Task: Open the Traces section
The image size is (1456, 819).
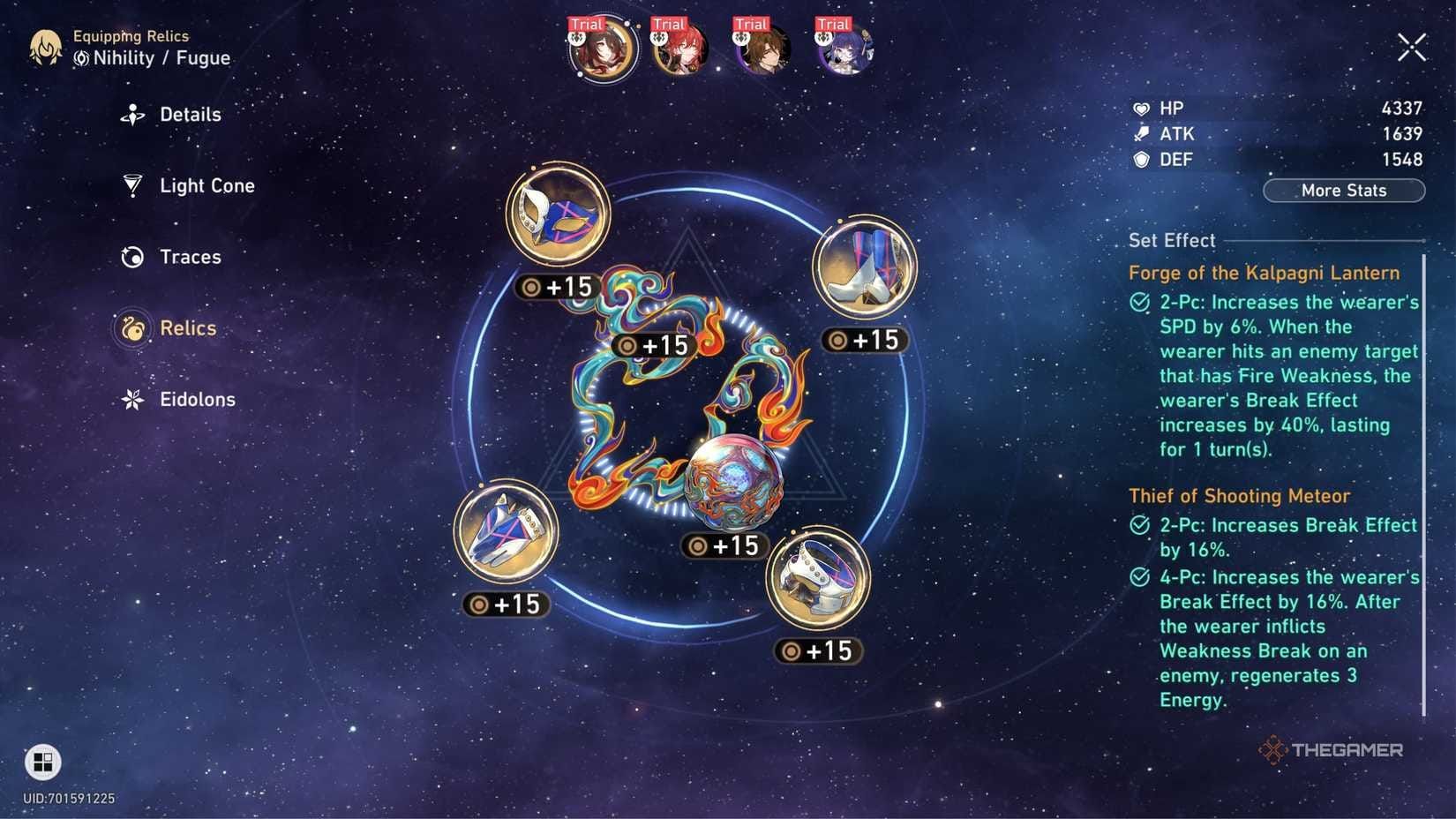Action: point(189,257)
